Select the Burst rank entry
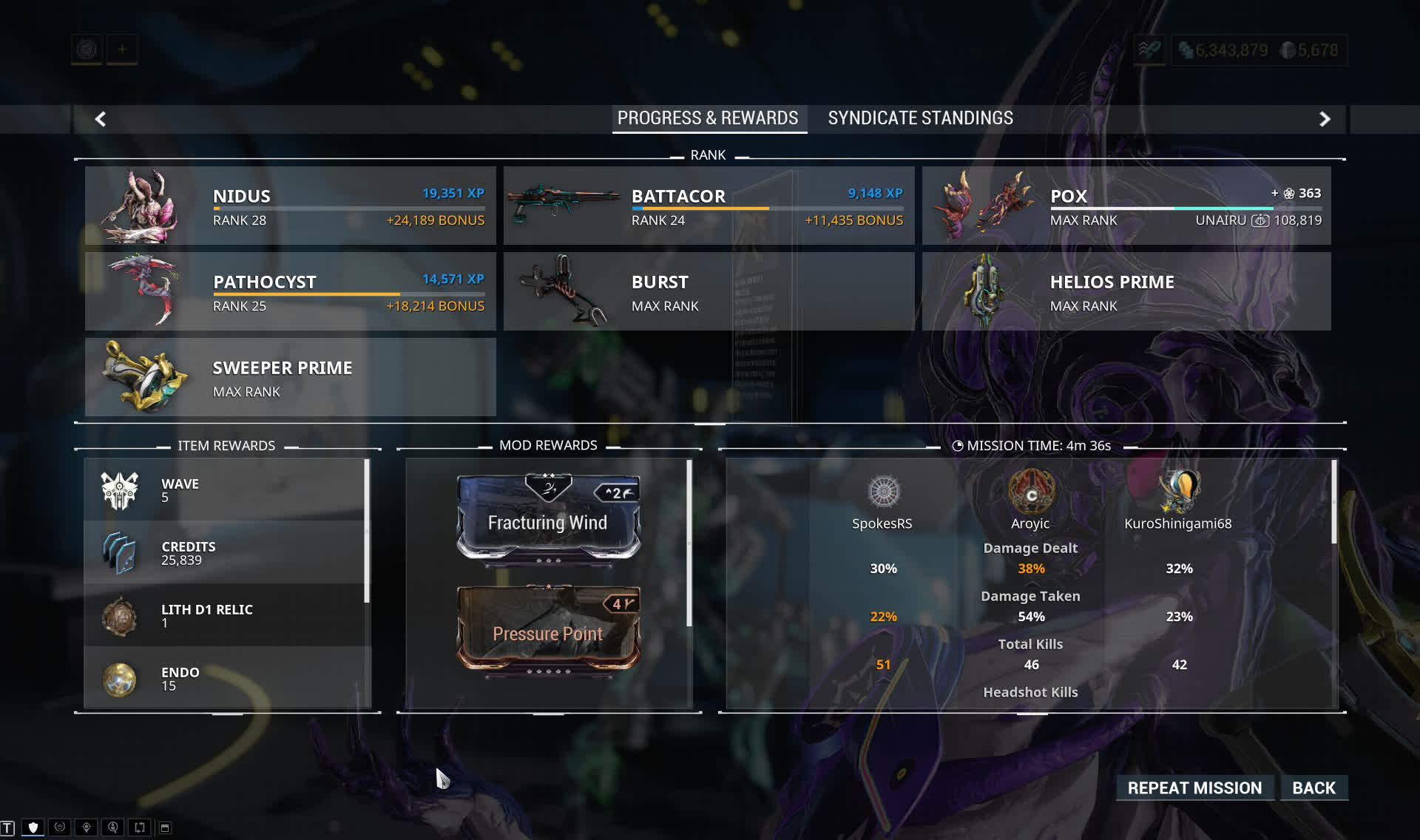Screen dimensions: 1420x840 (709, 291)
